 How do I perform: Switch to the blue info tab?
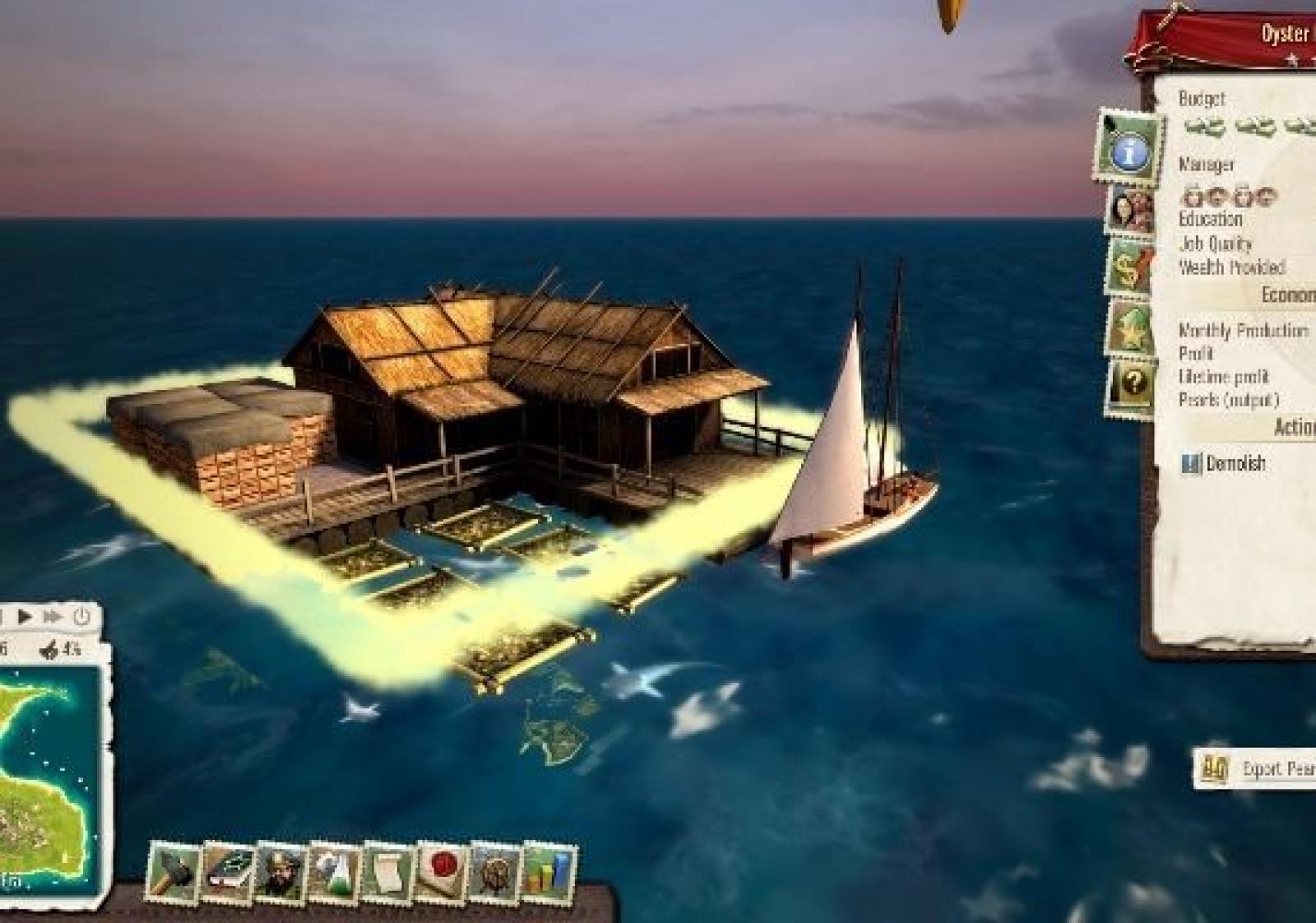point(1129,150)
